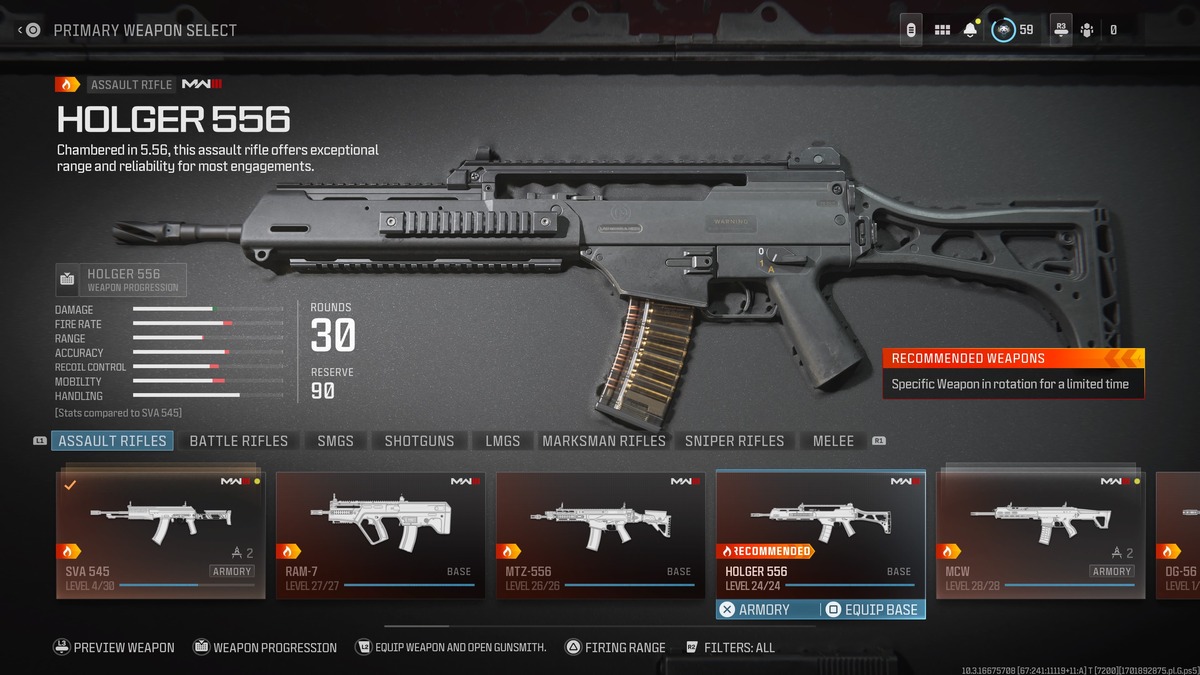Viewport: 1200px width, 675px height.
Task: Choose the RAM-7 weapon card
Action: [x=381, y=535]
